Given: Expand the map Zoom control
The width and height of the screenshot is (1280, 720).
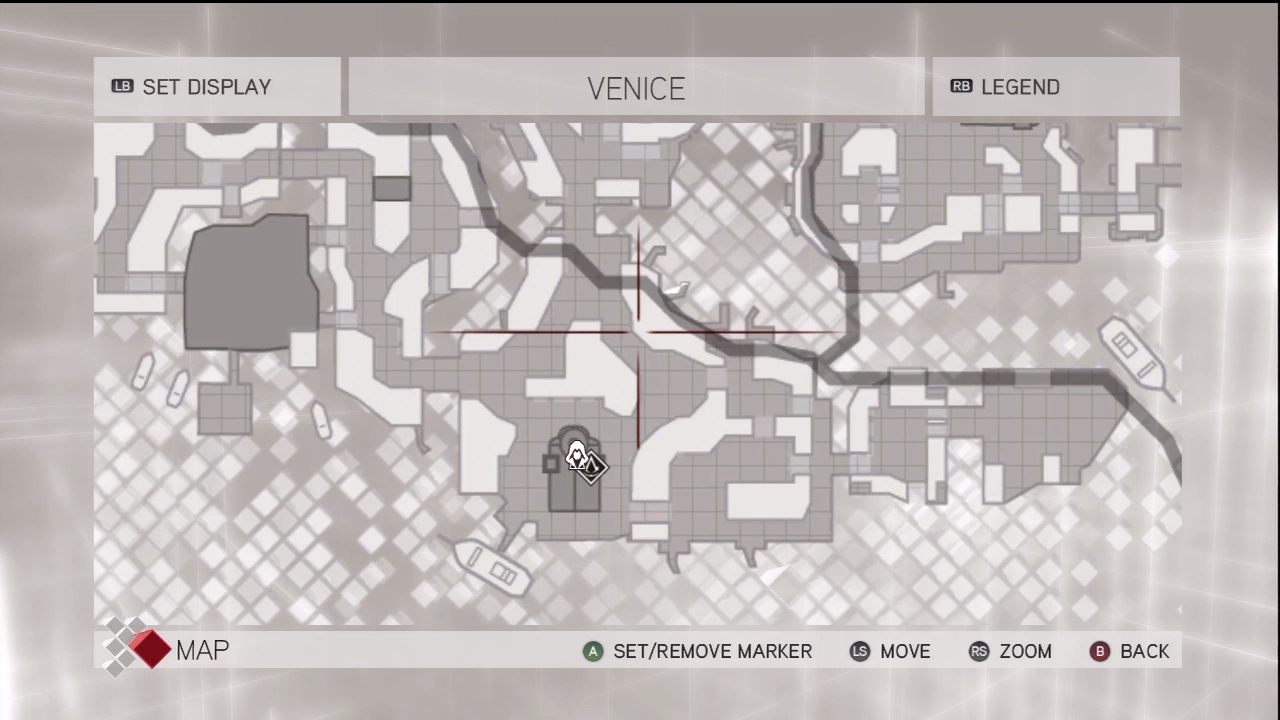Looking at the screenshot, I should (x=1025, y=651).
